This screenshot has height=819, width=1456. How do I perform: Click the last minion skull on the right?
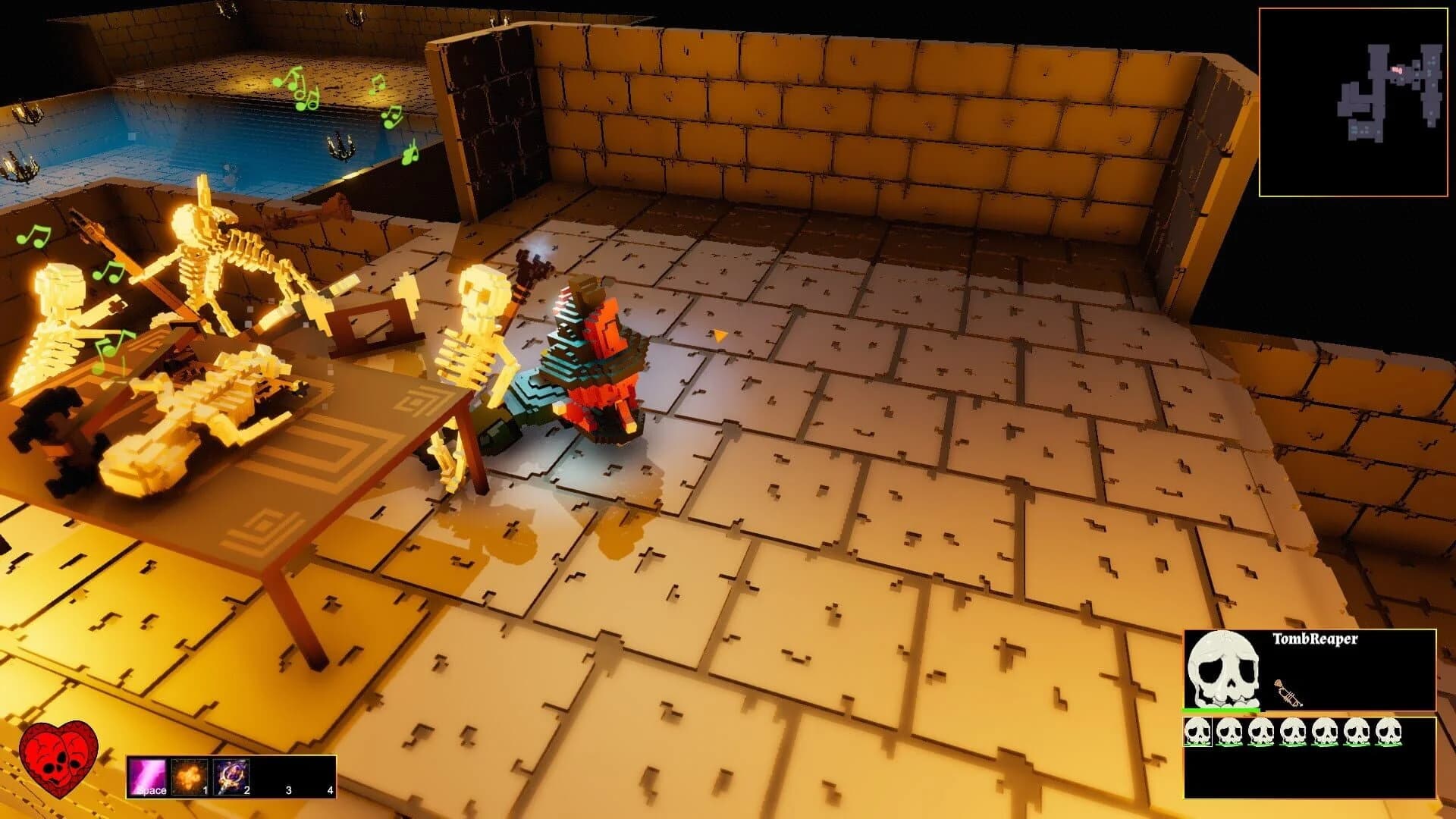1388,732
